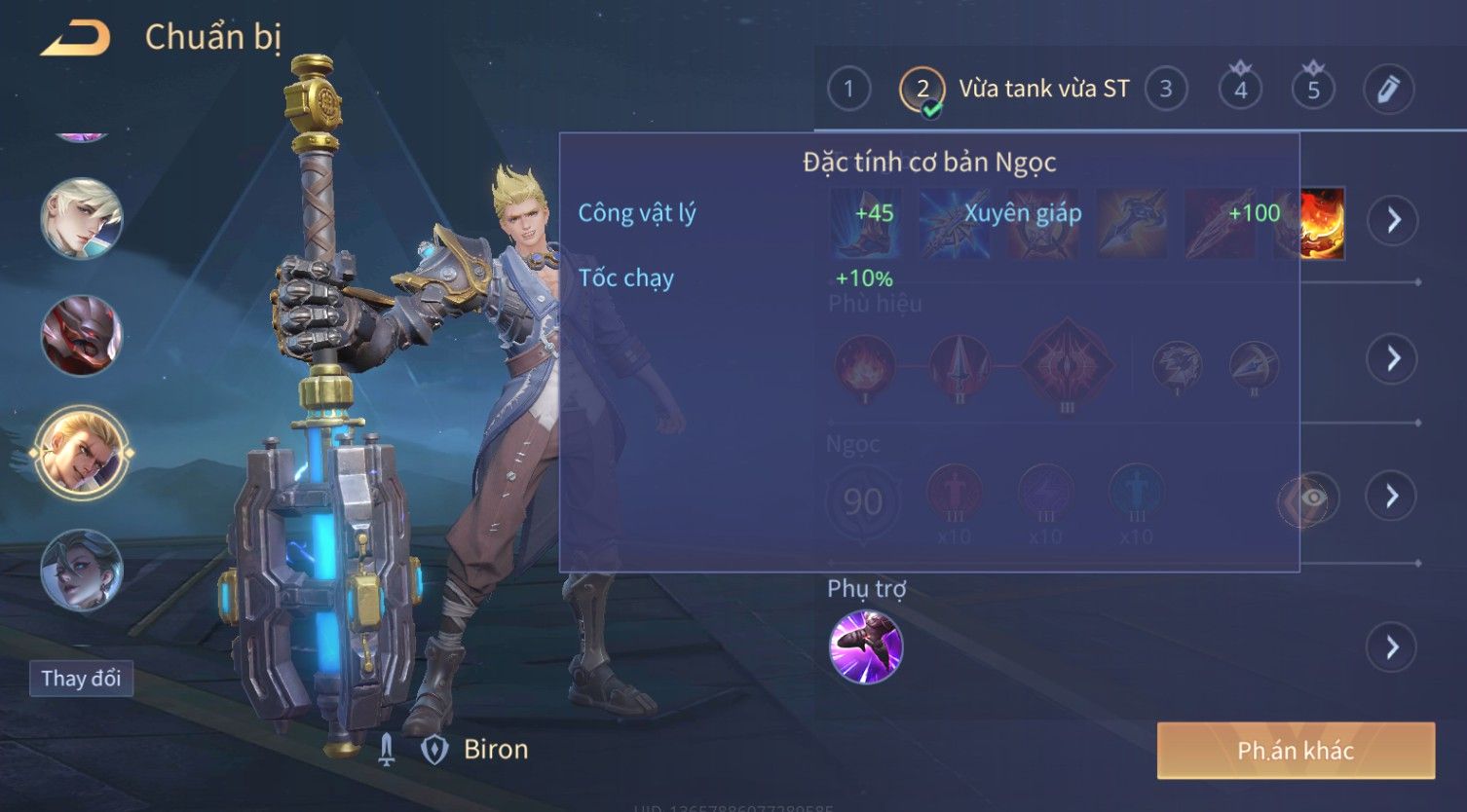This screenshot has width=1467, height=812.
Task: Select the dark-haired female hero portrait
Action: [x=81, y=570]
